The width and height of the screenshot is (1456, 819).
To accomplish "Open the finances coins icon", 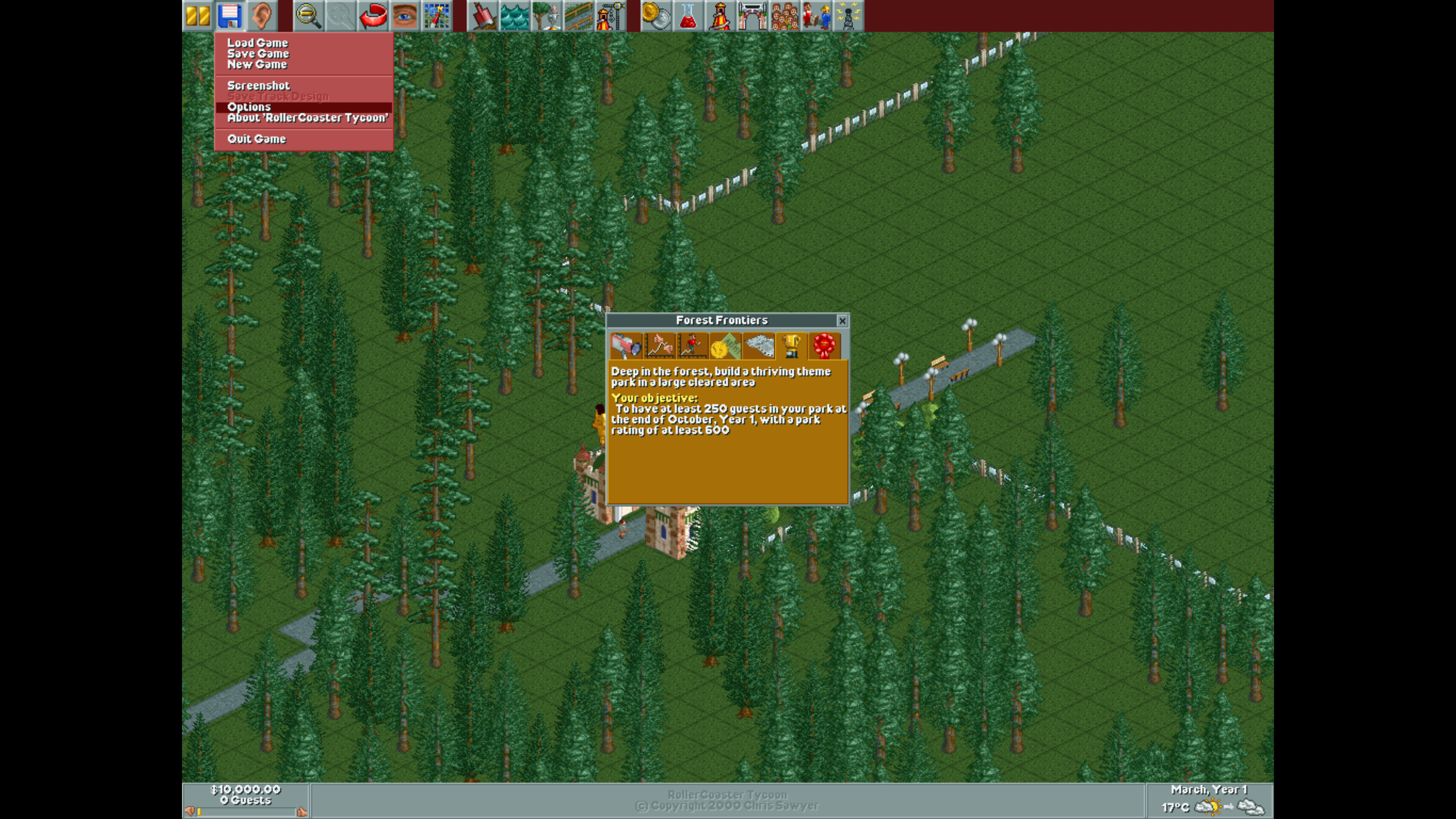I will (x=656, y=16).
